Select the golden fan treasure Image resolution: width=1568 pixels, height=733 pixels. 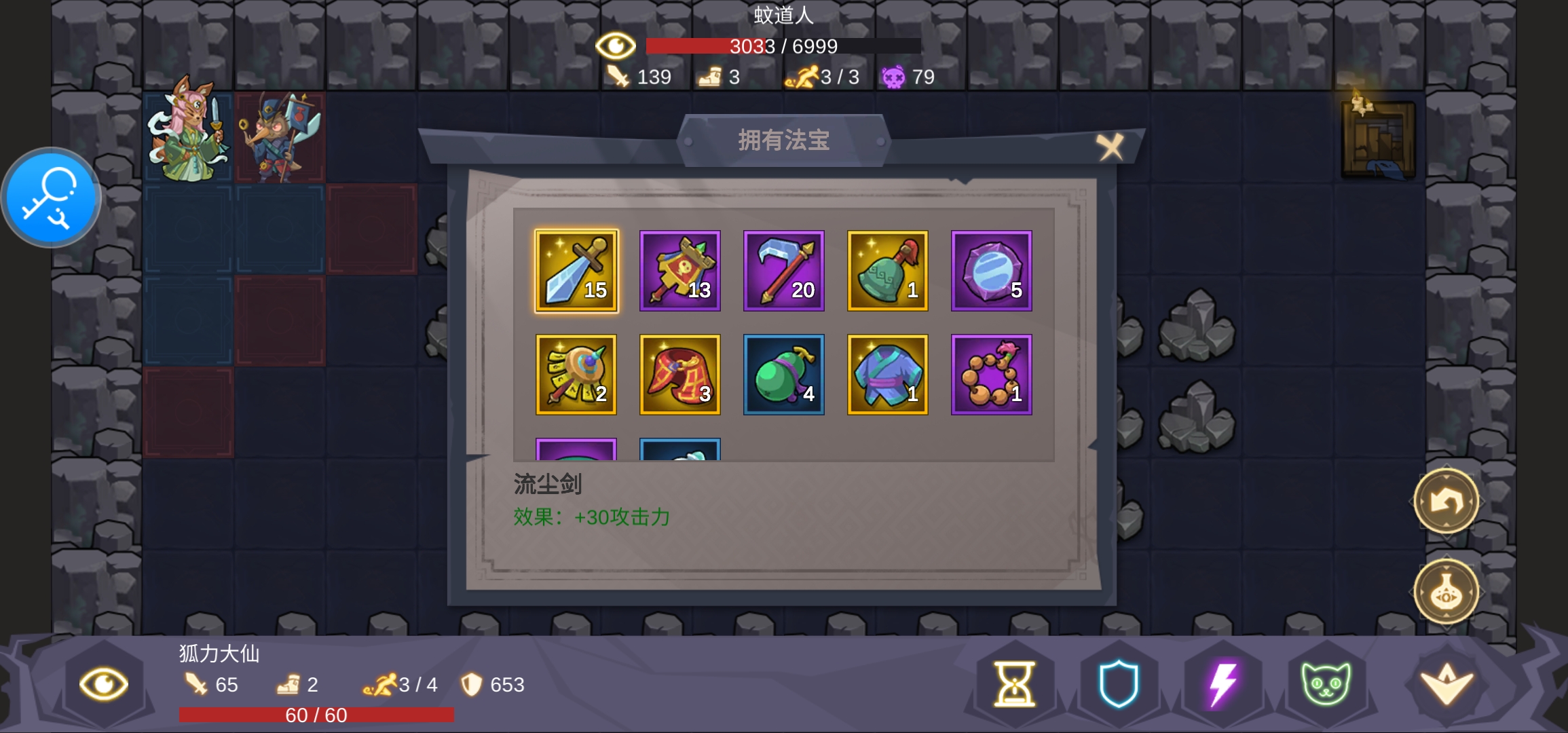(x=576, y=375)
